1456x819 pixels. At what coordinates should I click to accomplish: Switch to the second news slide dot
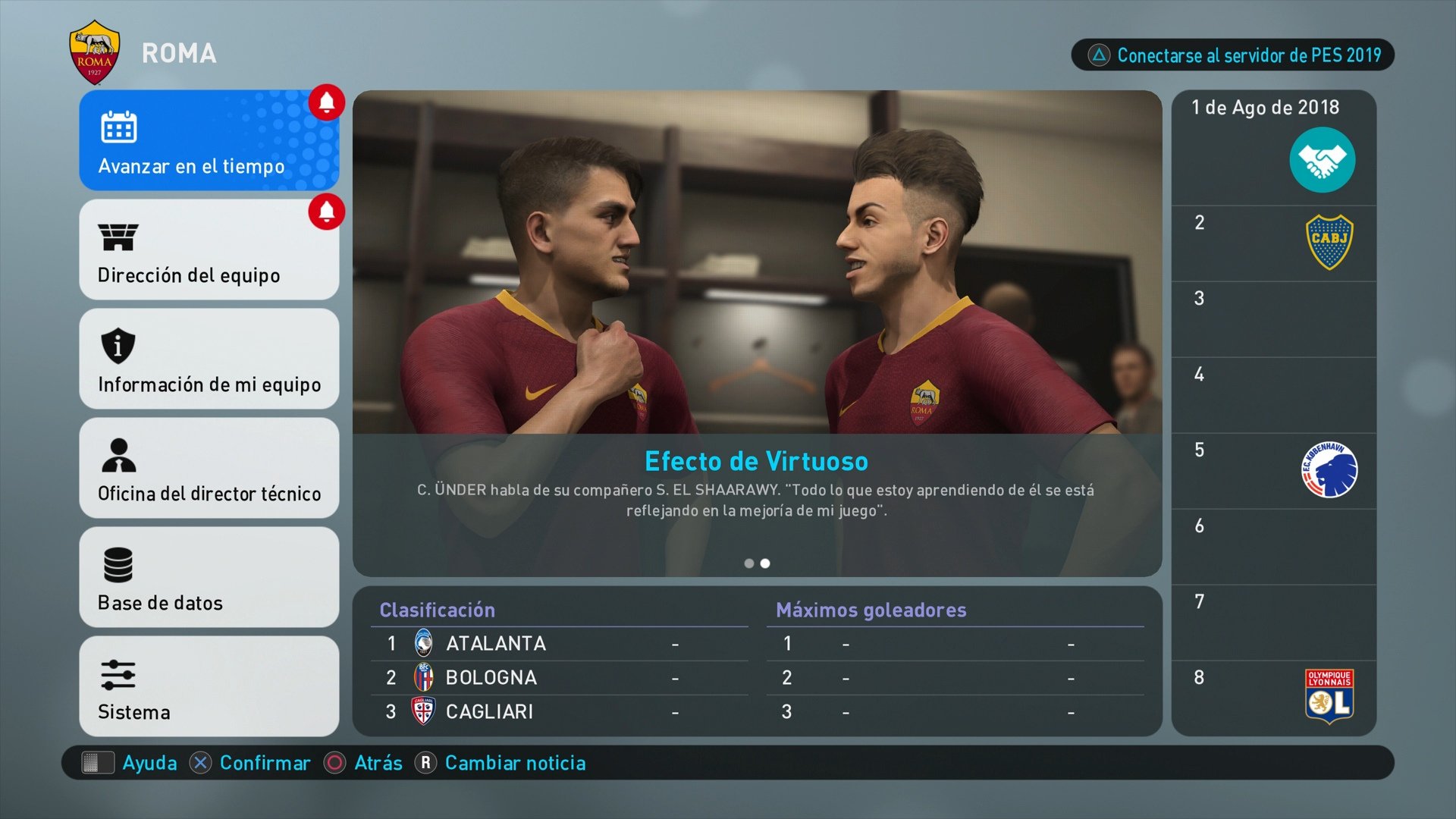(x=765, y=563)
